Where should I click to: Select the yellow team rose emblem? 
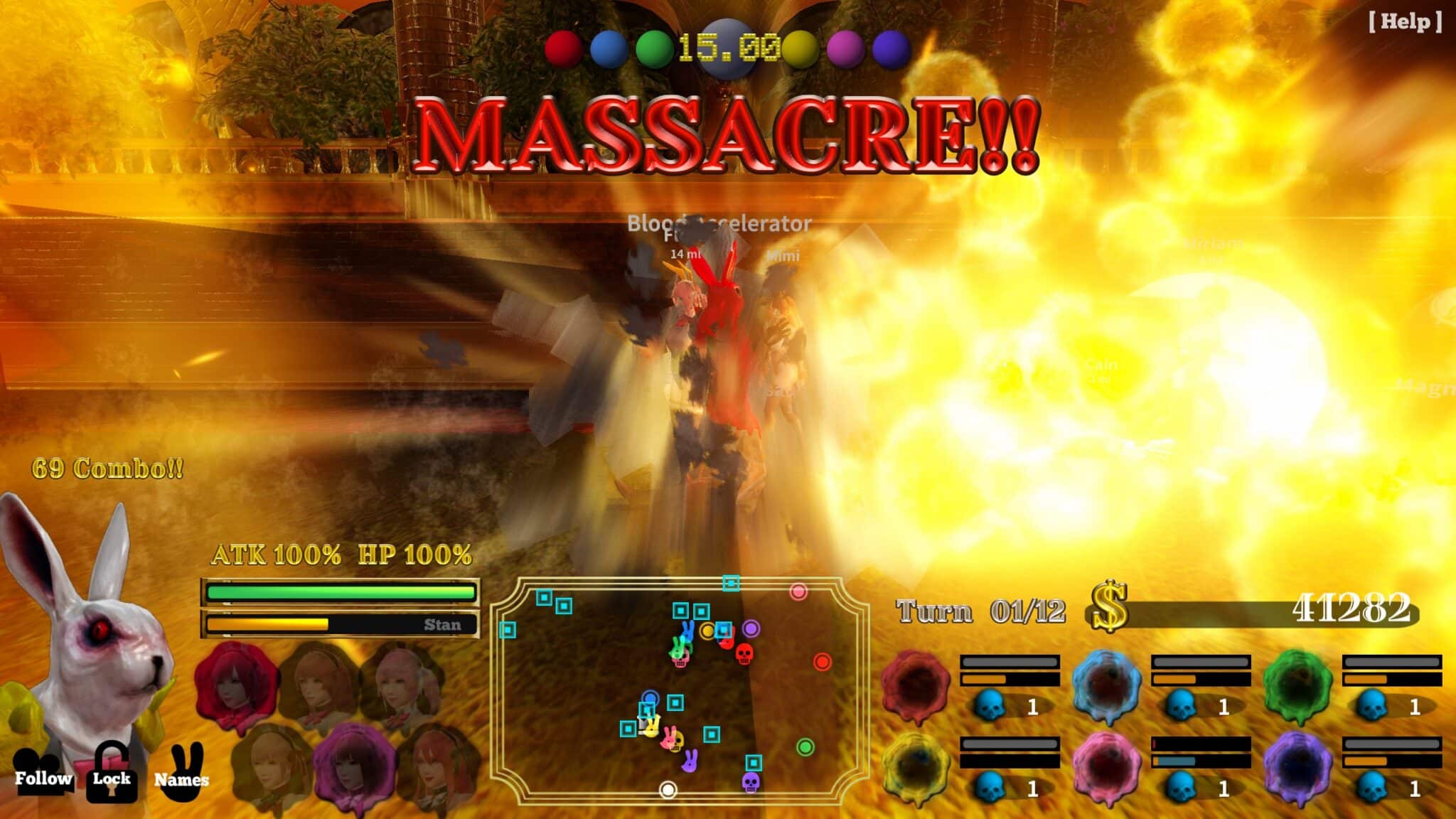916,768
